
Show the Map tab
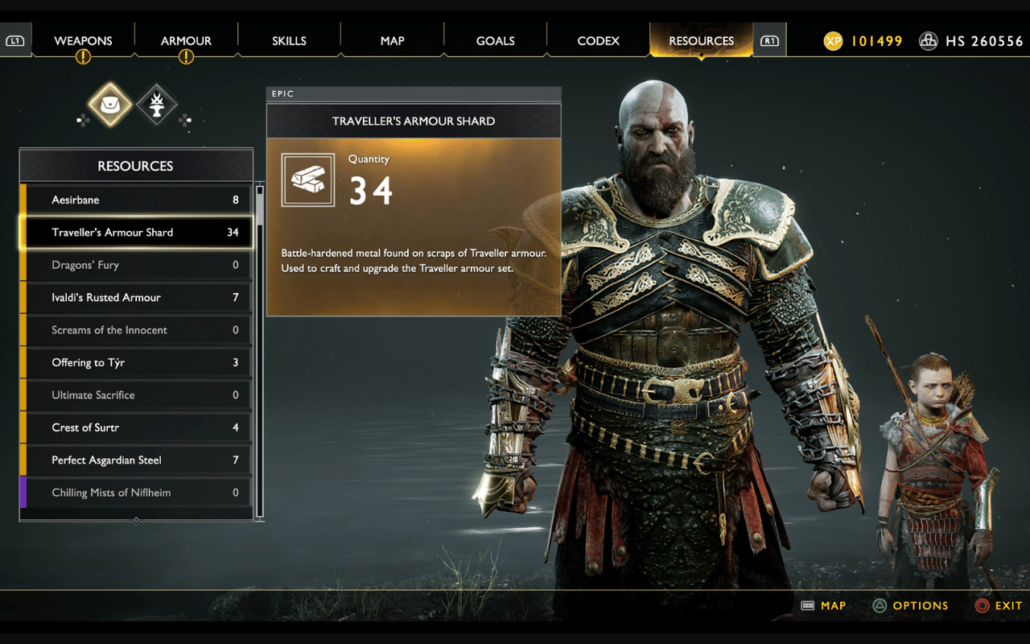coord(392,41)
